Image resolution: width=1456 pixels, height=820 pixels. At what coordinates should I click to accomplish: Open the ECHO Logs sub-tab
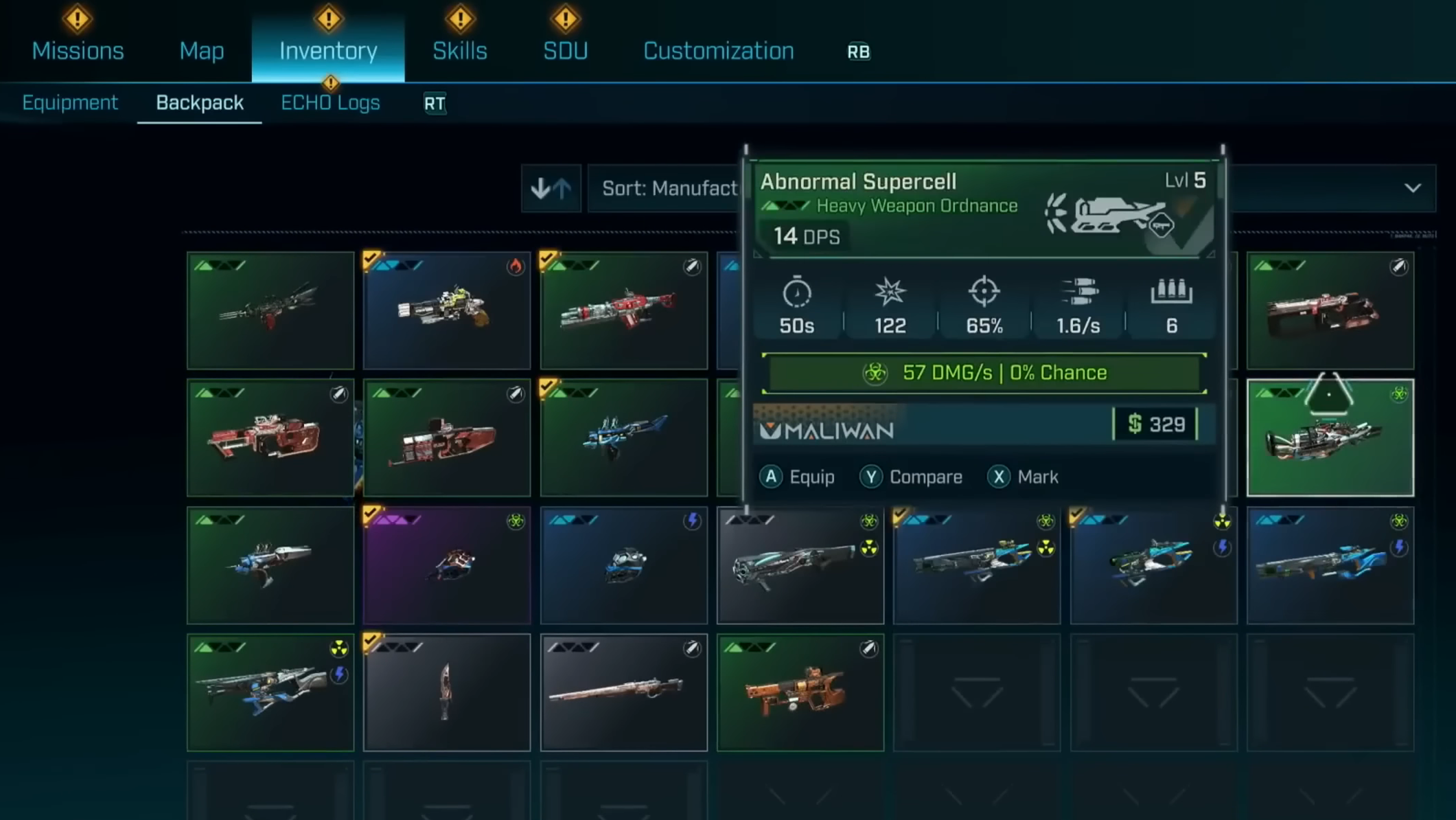coord(330,103)
